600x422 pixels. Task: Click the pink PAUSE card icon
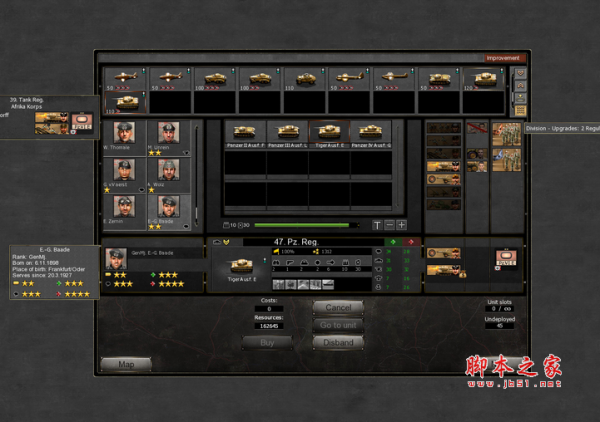[503, 259]
